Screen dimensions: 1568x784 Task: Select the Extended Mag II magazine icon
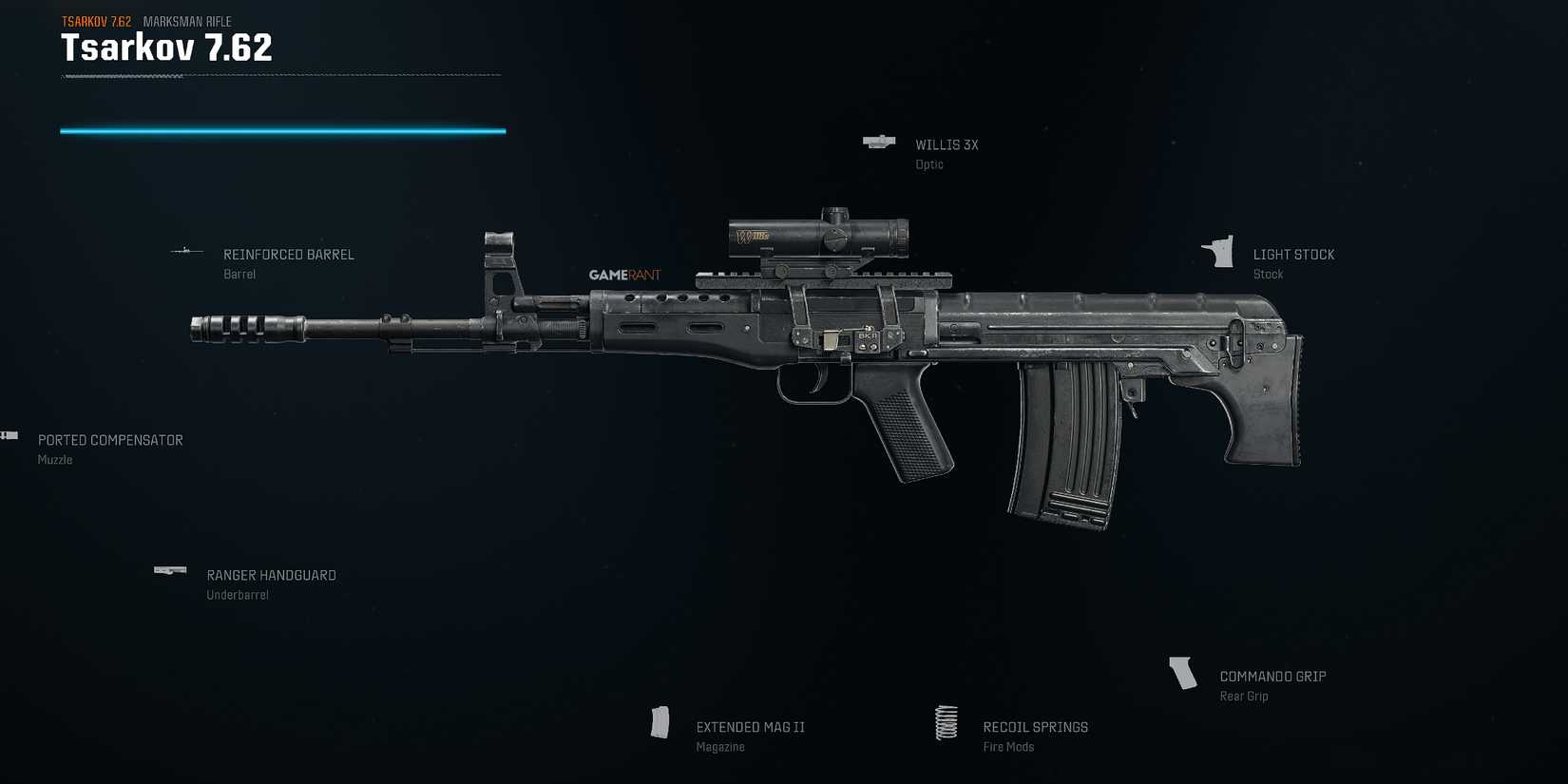click(x=660, y=722)
